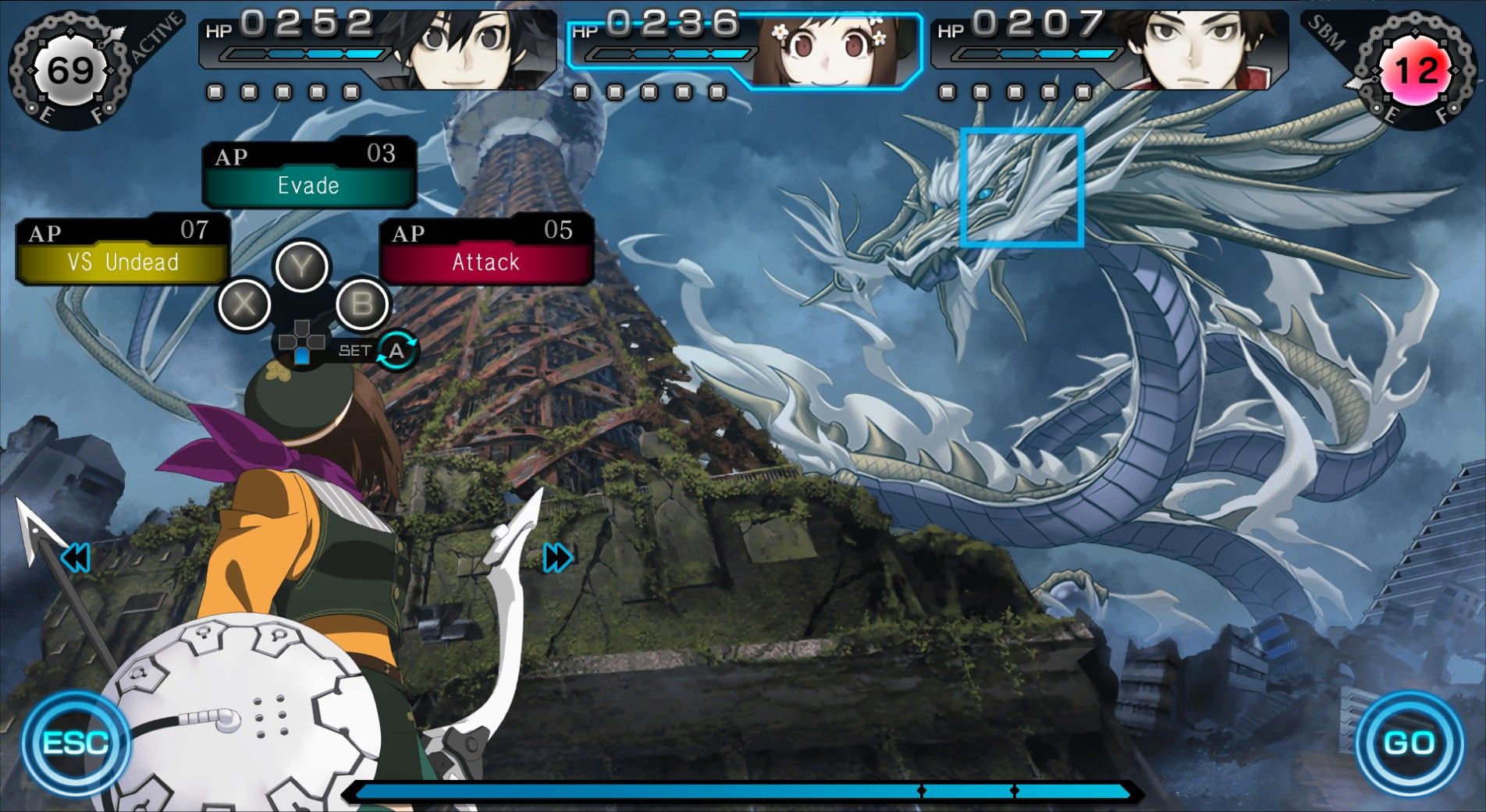Image resolution: width=1486 pixels, height=812 pixels.
Task: Select the VS Undead action card
Action: point(122,262)
